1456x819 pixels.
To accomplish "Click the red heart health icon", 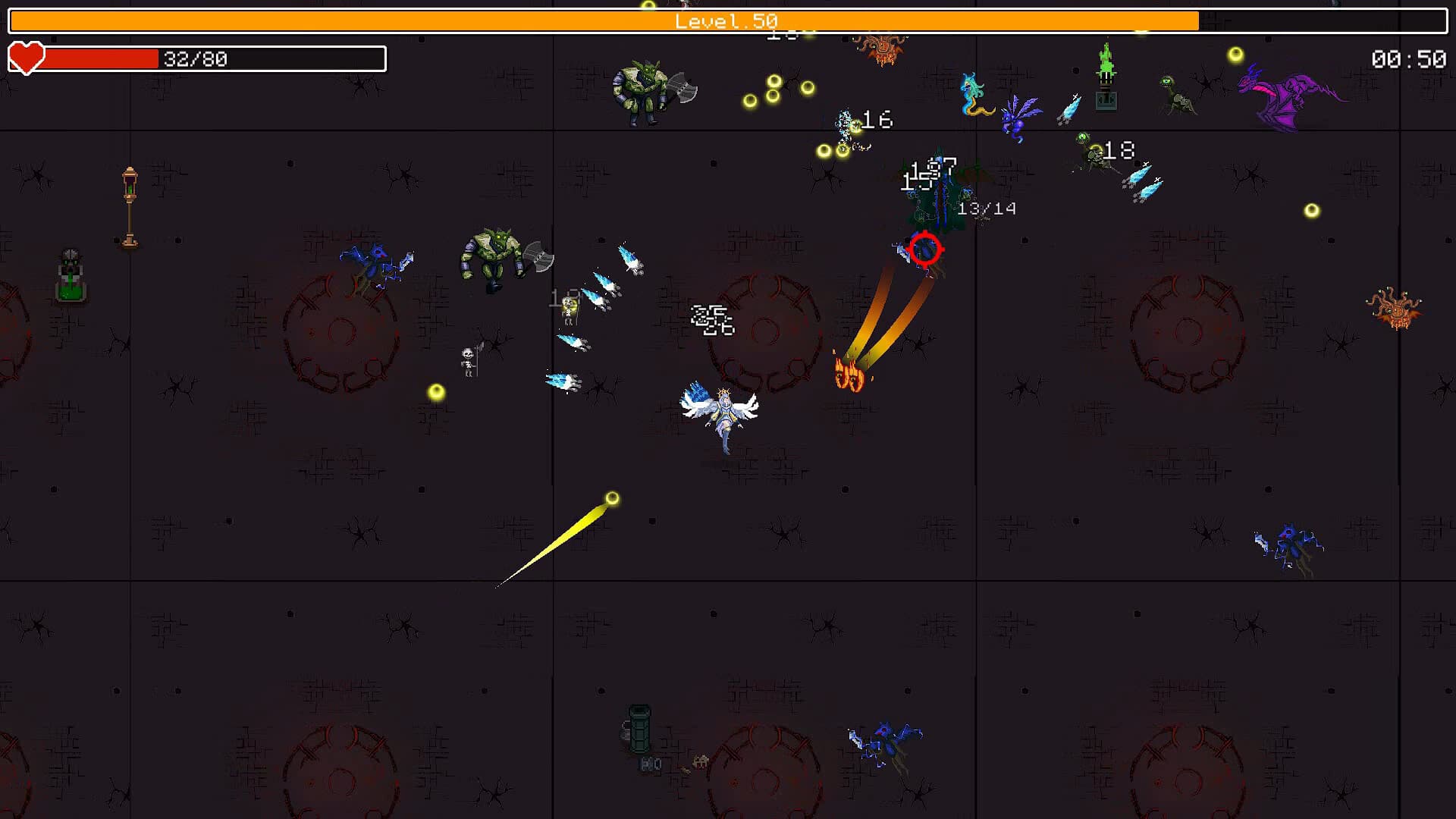I will point(26,56).
